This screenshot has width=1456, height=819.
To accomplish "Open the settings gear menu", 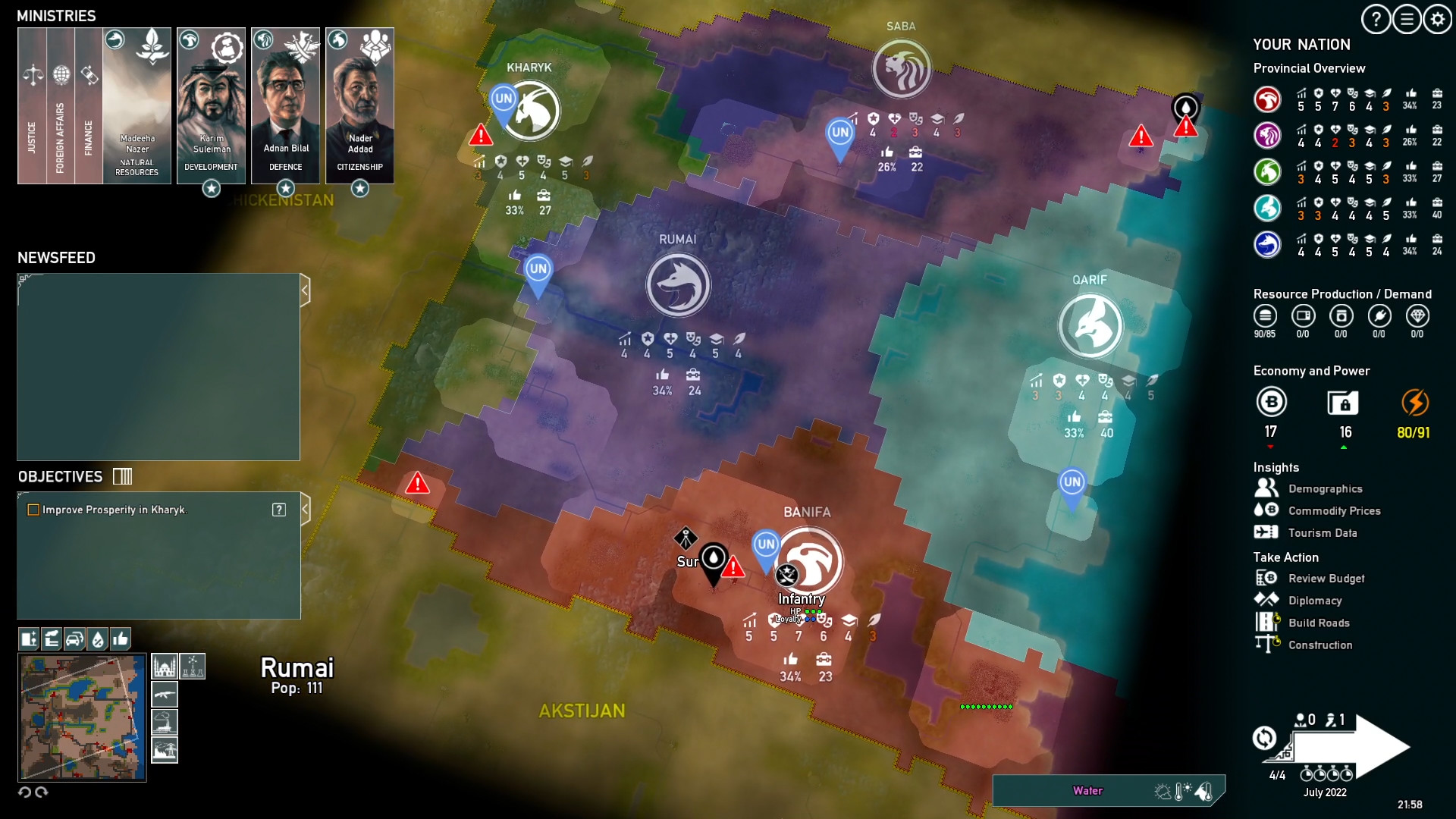I will point(1436,19).
